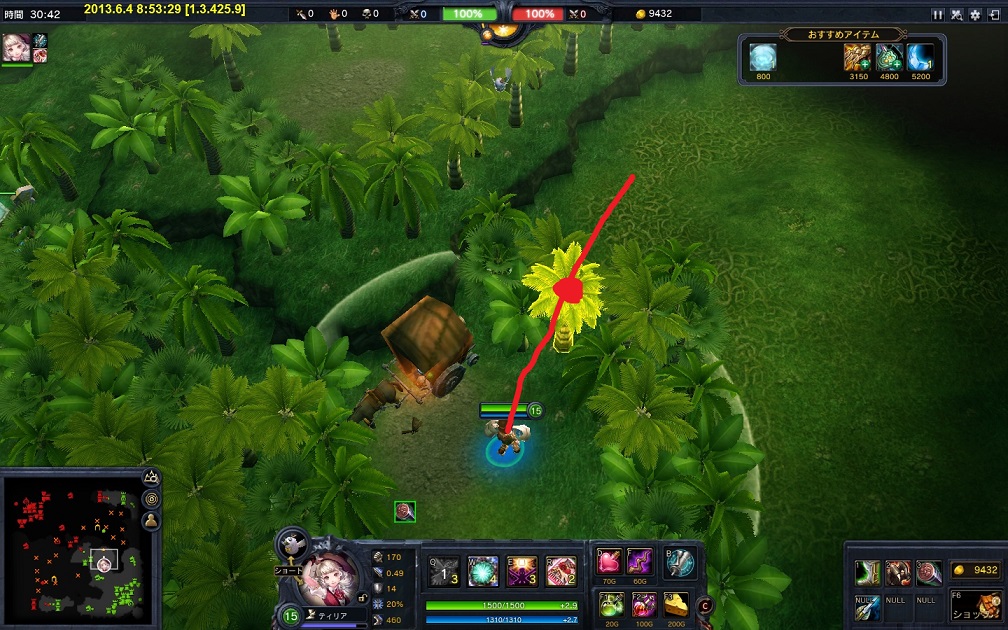Viewport: 1008px width, 630px height.
Task: Click the exit door button
Action: [993, 15]
